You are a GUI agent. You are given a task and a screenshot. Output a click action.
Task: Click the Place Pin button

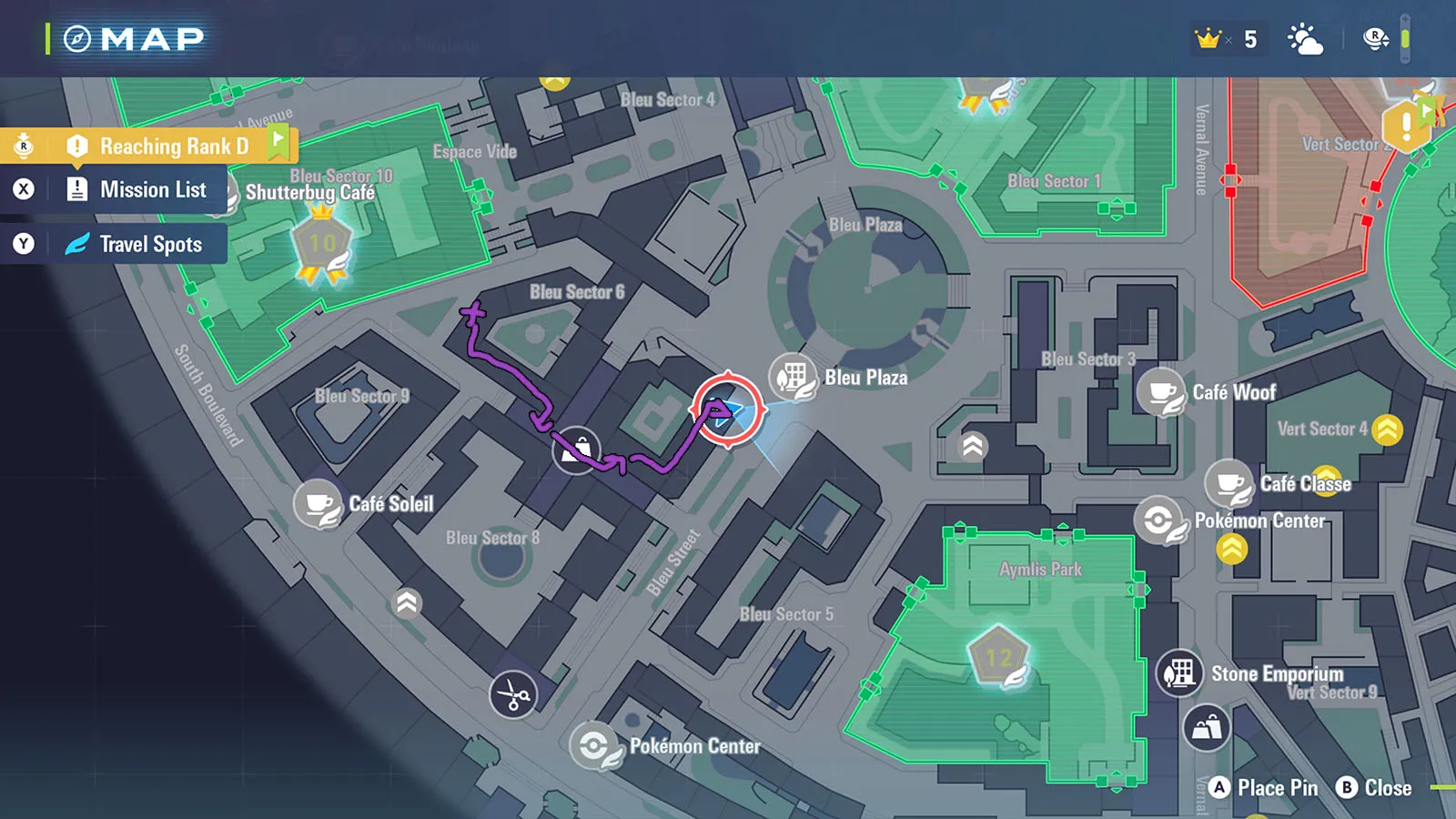pyautogui.click(x=1265, y=788)
